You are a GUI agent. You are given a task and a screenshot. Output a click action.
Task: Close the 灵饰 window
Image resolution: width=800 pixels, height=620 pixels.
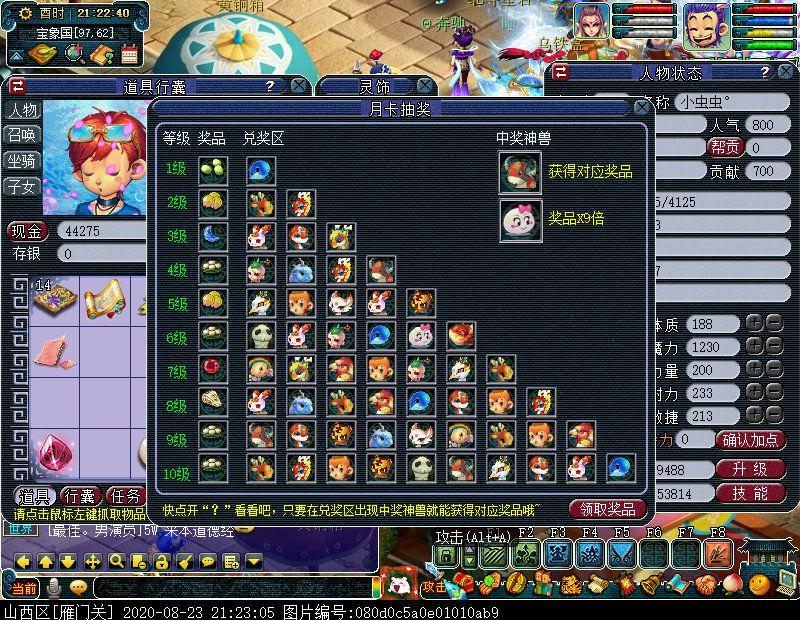(x=425, y=85)
